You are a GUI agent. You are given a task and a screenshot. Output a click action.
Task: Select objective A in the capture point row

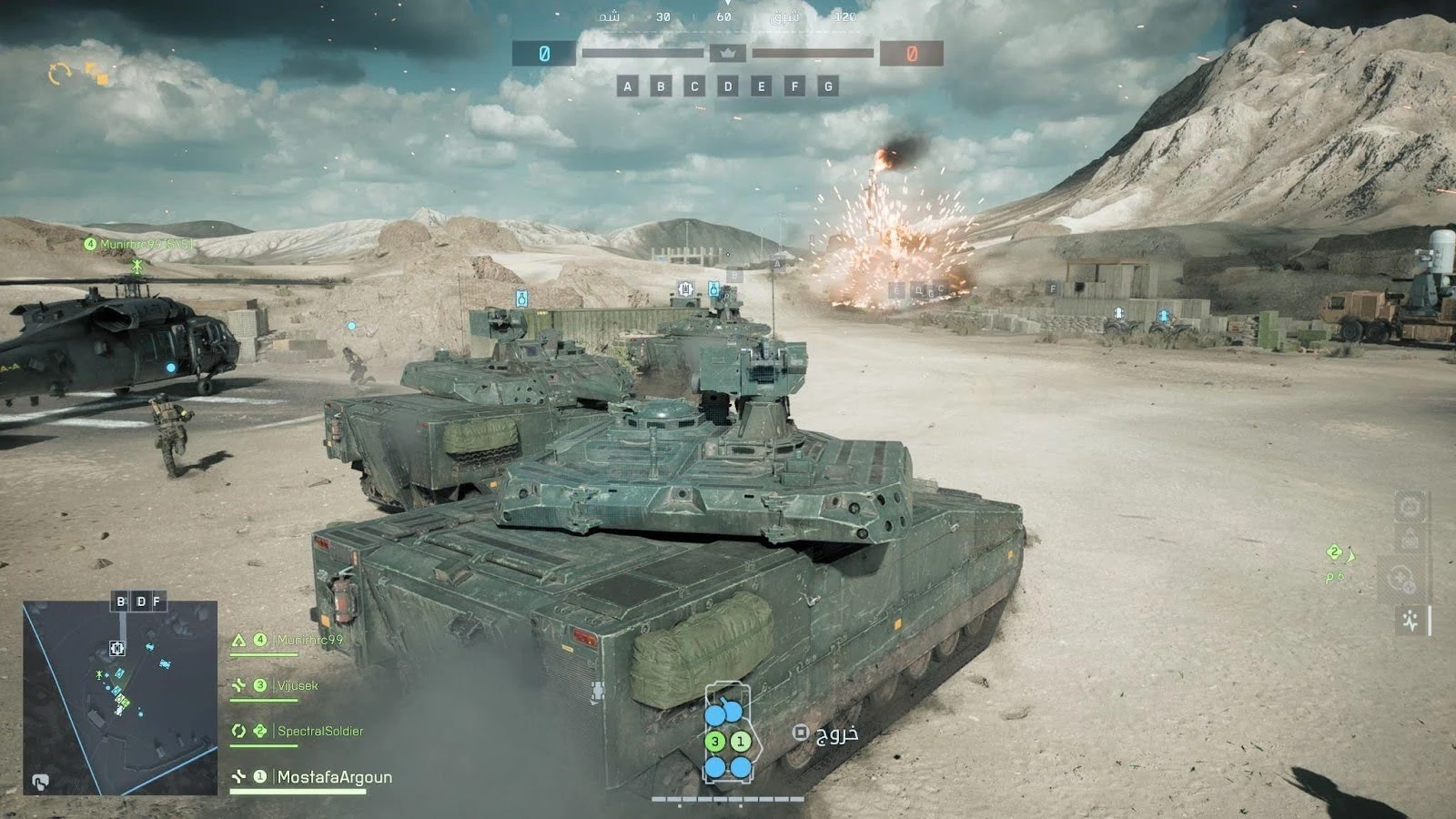(627, 86)
